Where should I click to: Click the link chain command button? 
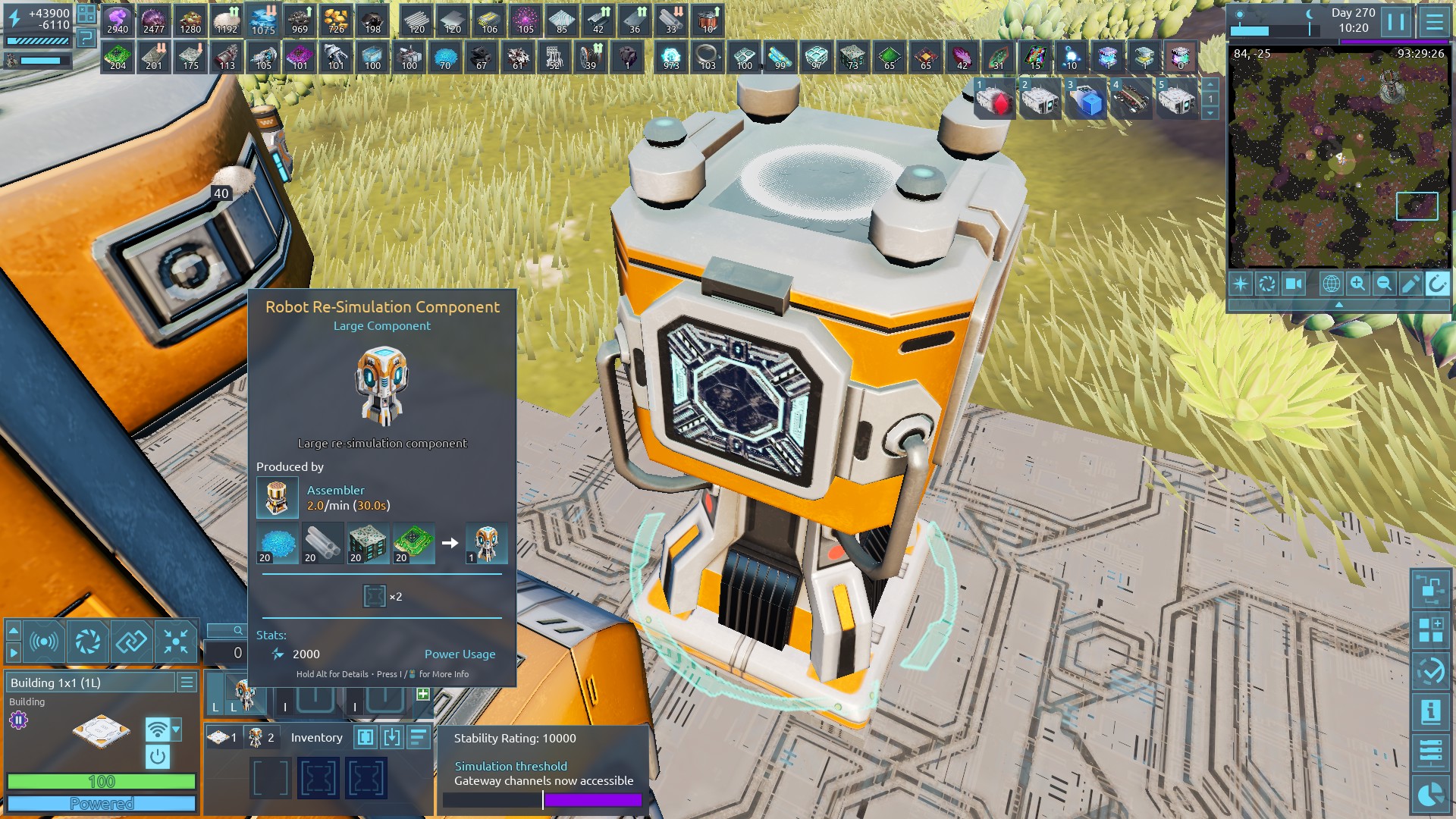coord(132,642)
